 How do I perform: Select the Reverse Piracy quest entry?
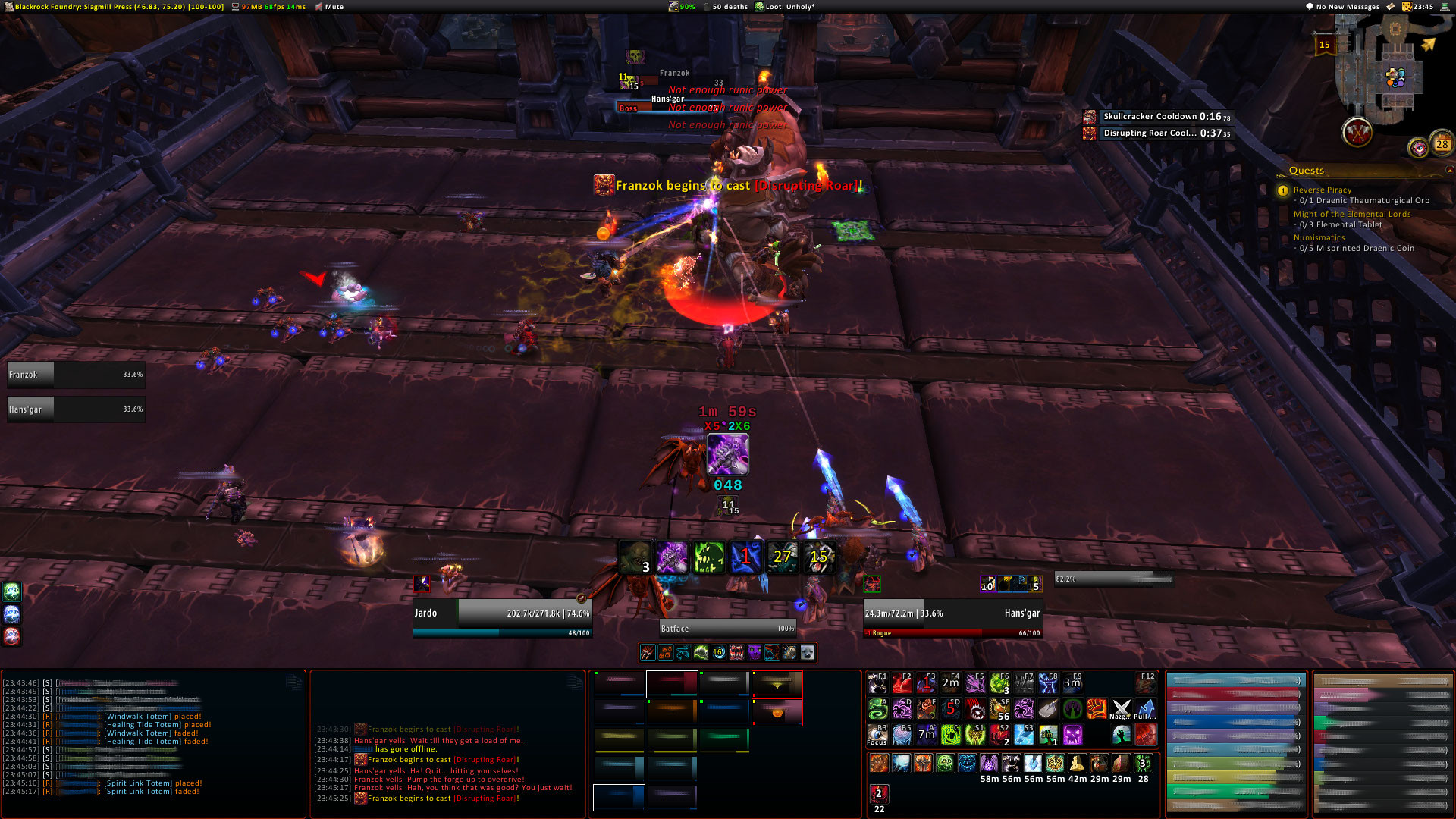tap(1322, 190)
